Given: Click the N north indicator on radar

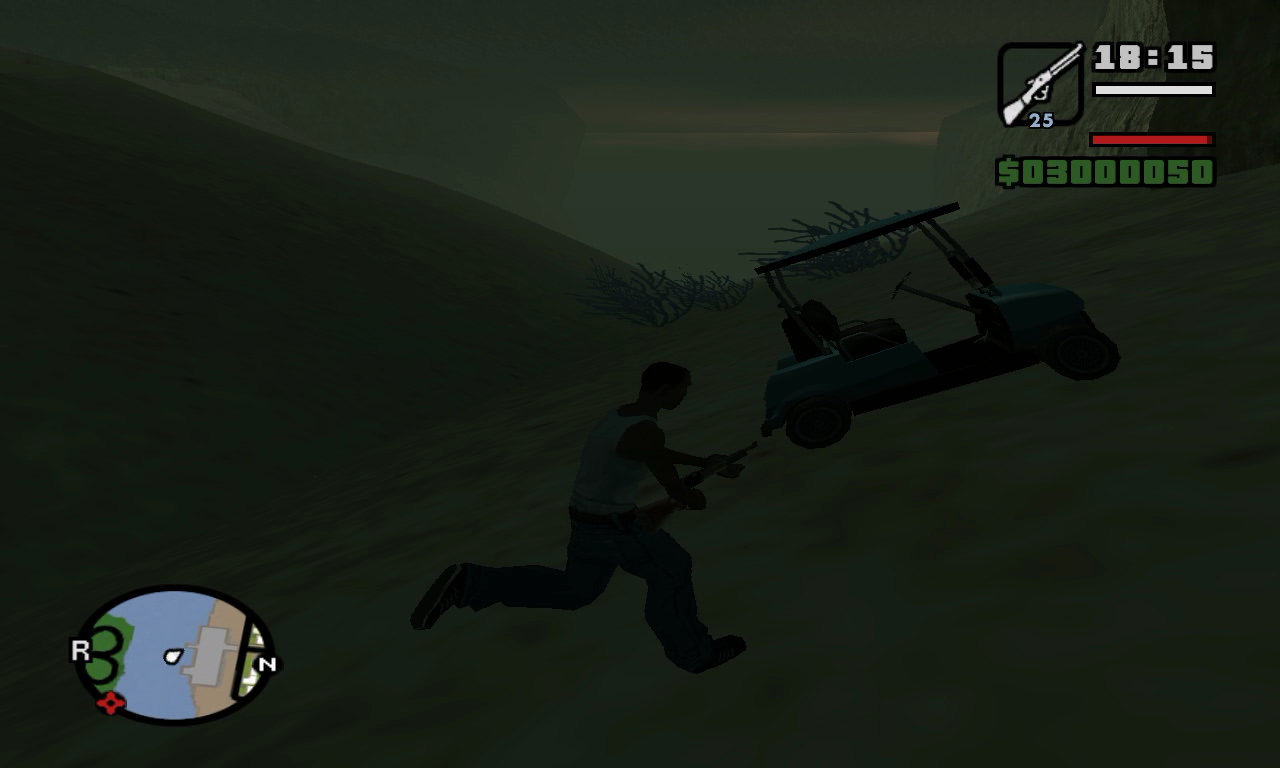Looking at the screenshot, I should click(x=267, y=663).
